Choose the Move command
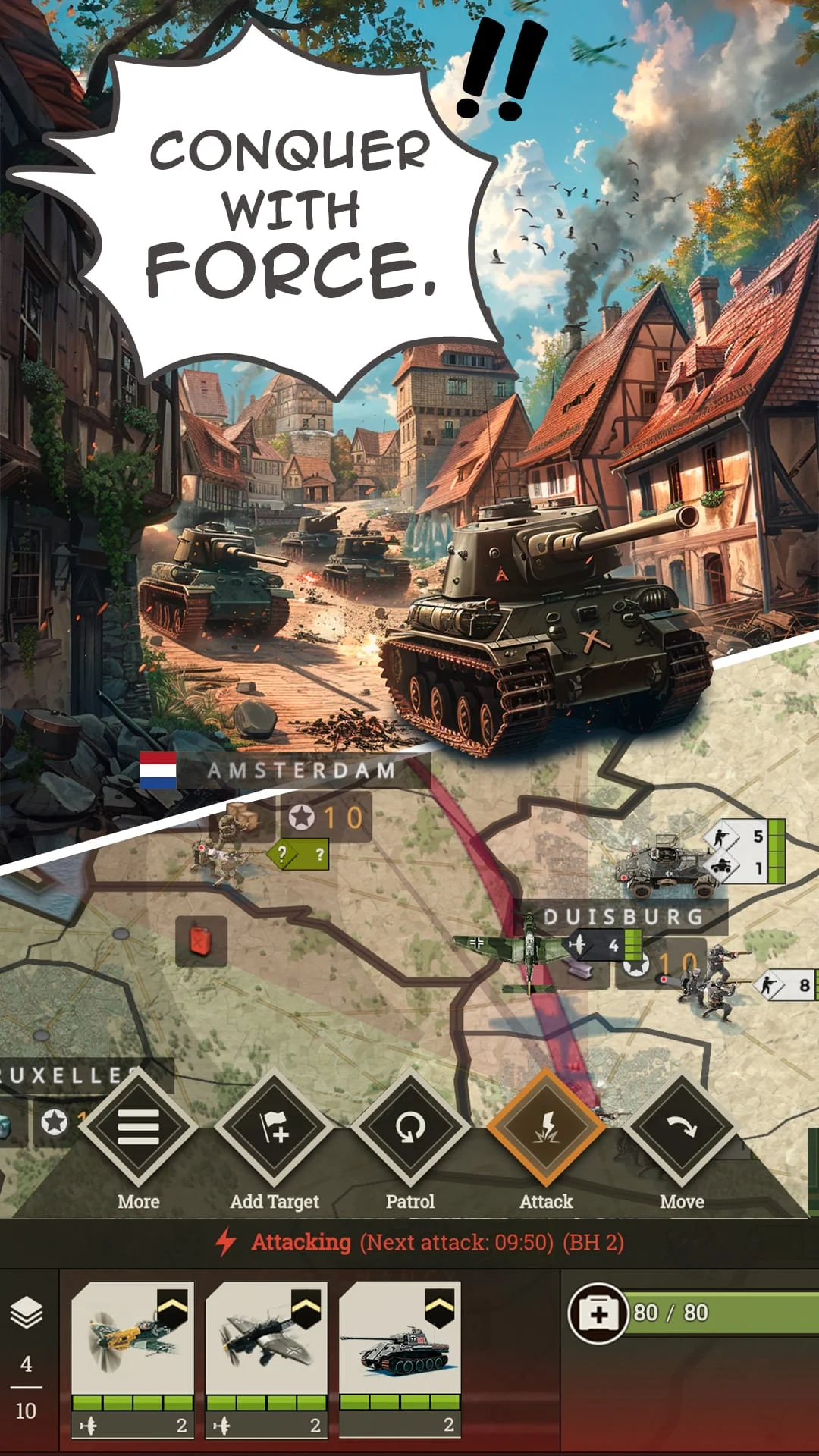 pyautogui.click(x=682, y=1128)
